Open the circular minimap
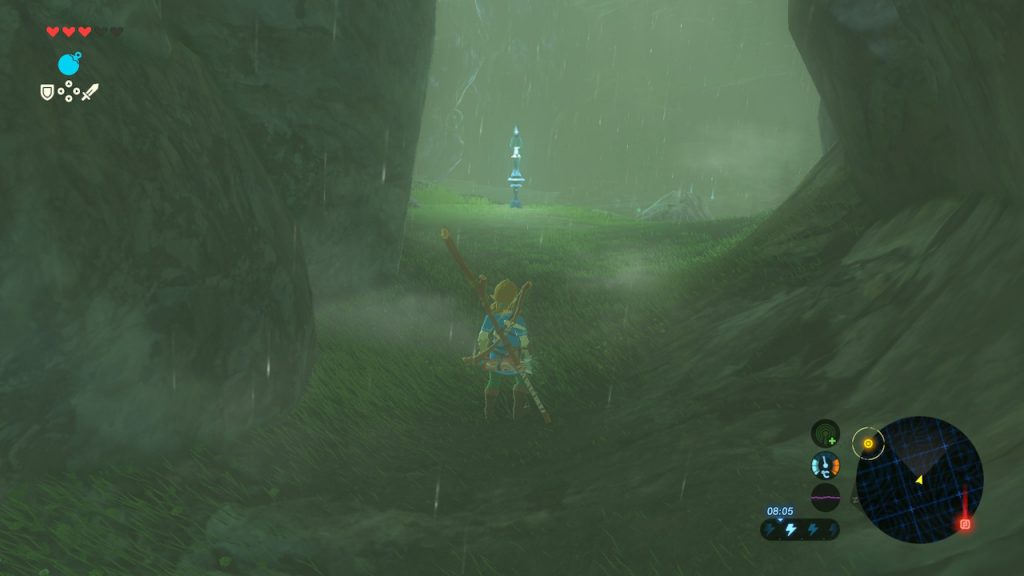1024x576 pixels. (919, 480)
